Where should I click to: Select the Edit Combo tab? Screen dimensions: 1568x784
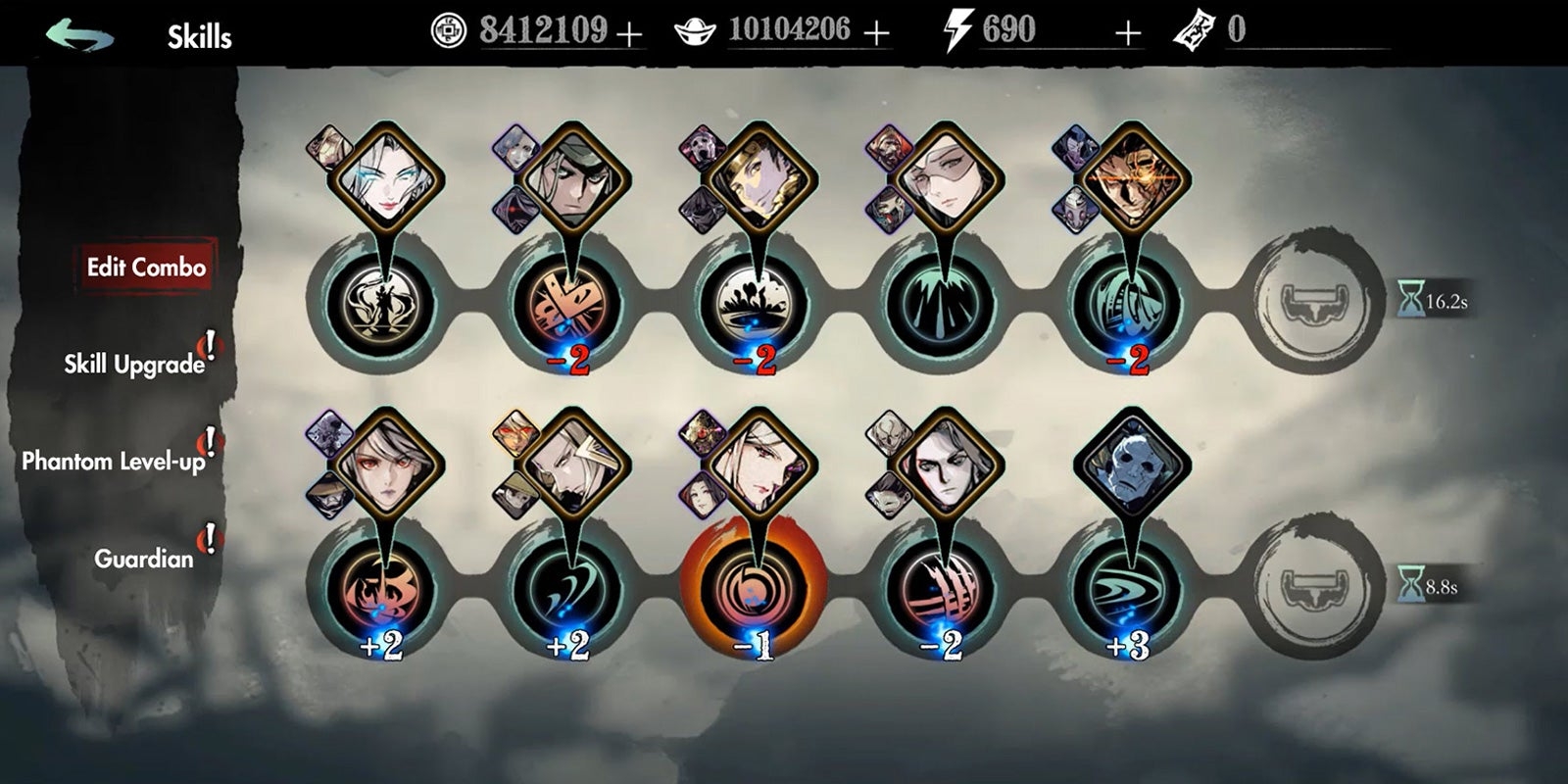coord(146,268)
